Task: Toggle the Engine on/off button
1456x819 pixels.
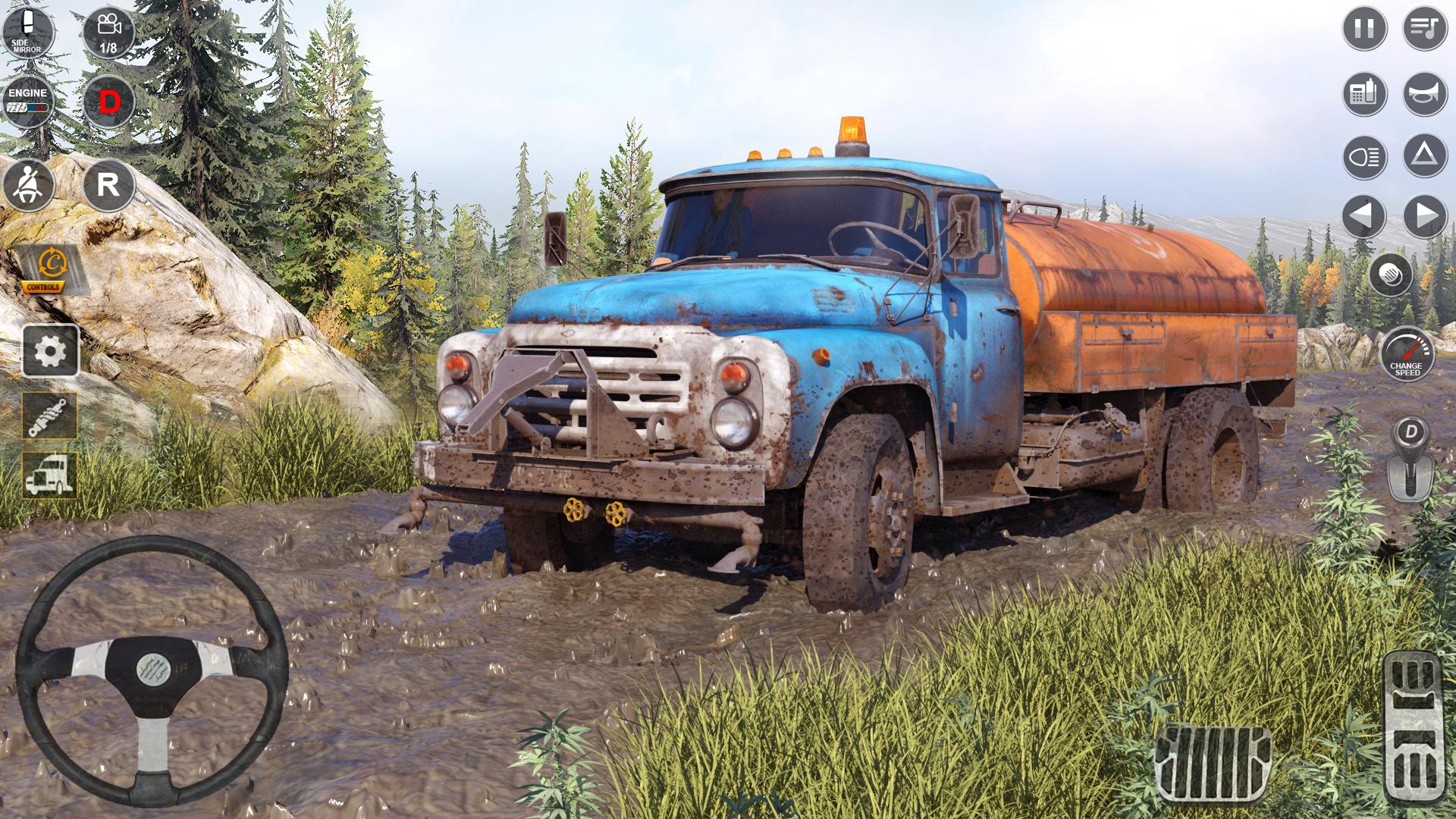Action: point(28,101)
